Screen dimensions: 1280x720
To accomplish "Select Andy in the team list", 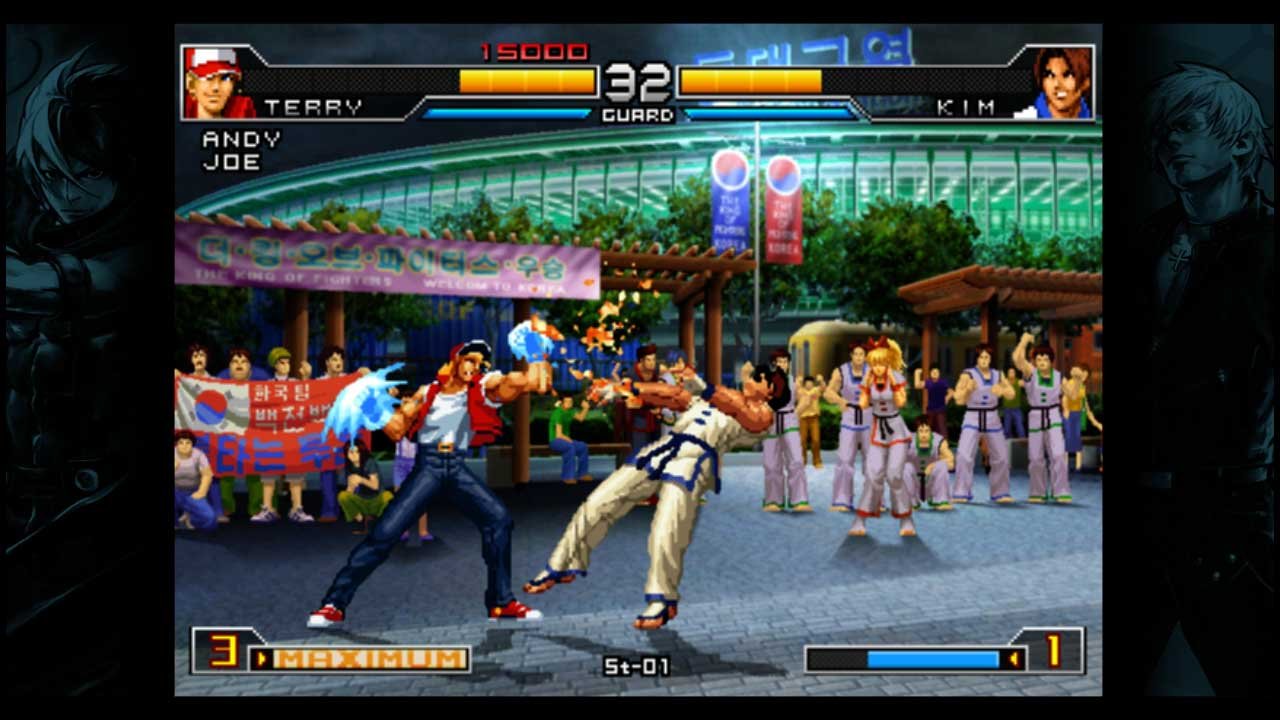I will click(241, 139).
